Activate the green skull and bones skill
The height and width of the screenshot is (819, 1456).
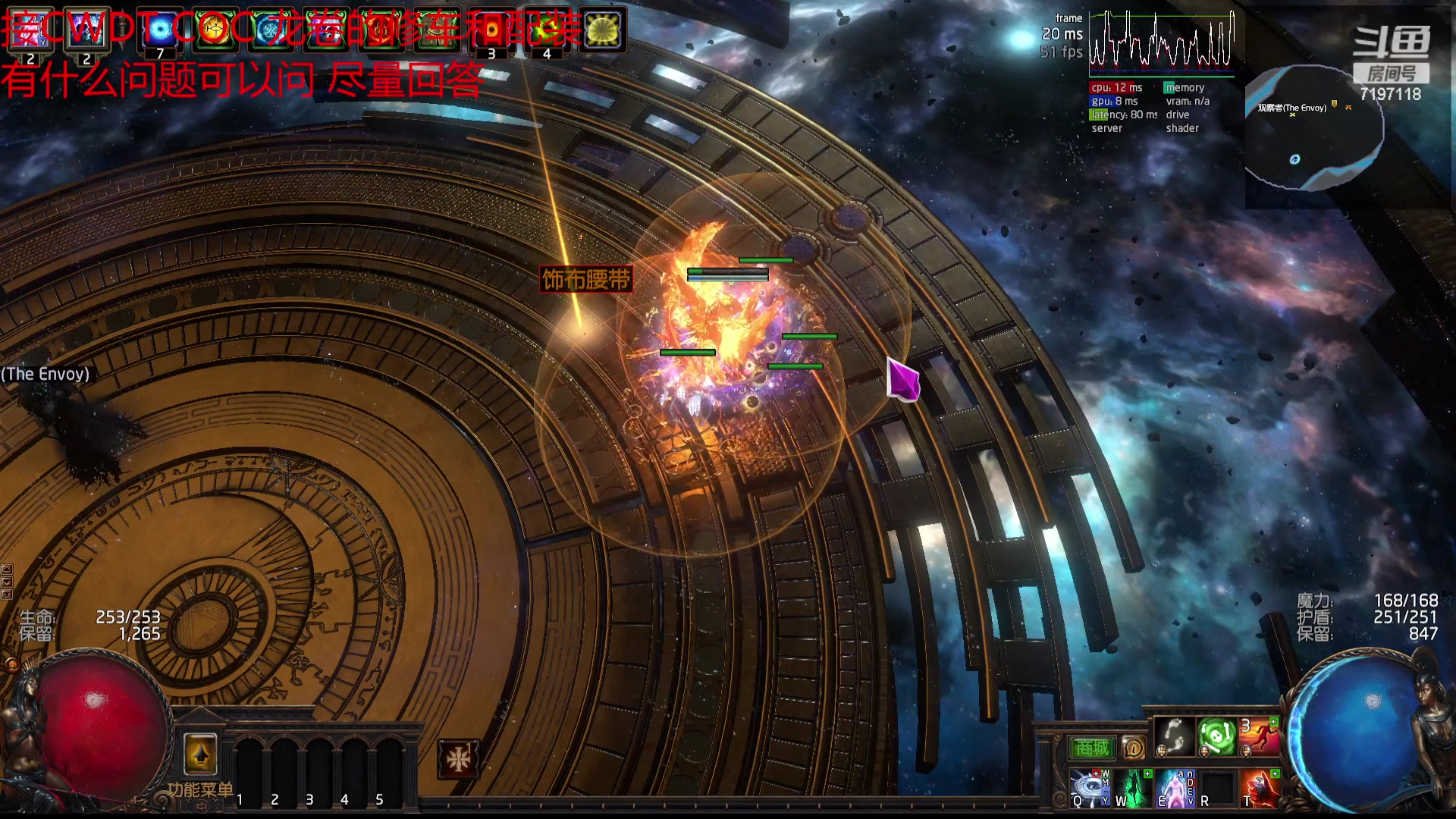click(1216, 736)
